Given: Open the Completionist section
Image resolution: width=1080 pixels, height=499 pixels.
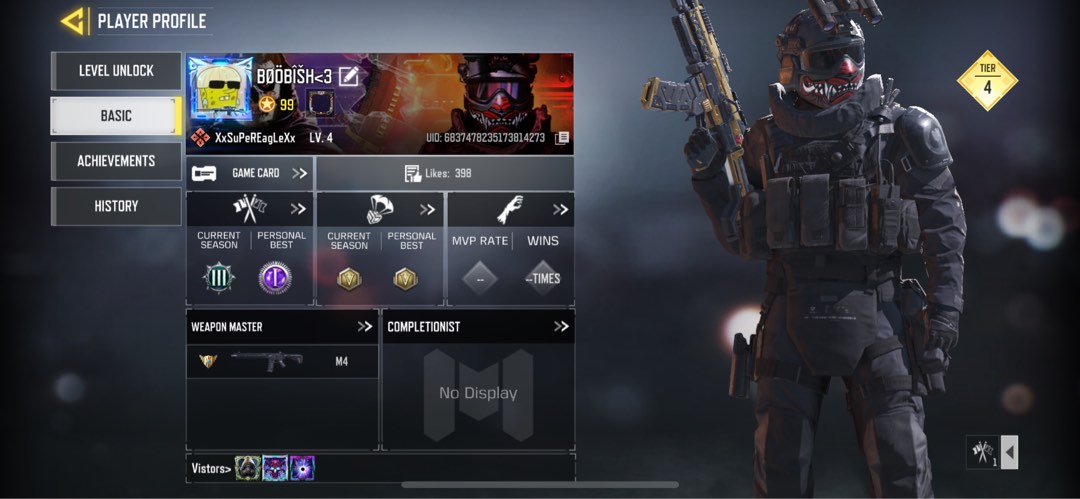Looking at the screenshot, I should [x=561, y=326].
